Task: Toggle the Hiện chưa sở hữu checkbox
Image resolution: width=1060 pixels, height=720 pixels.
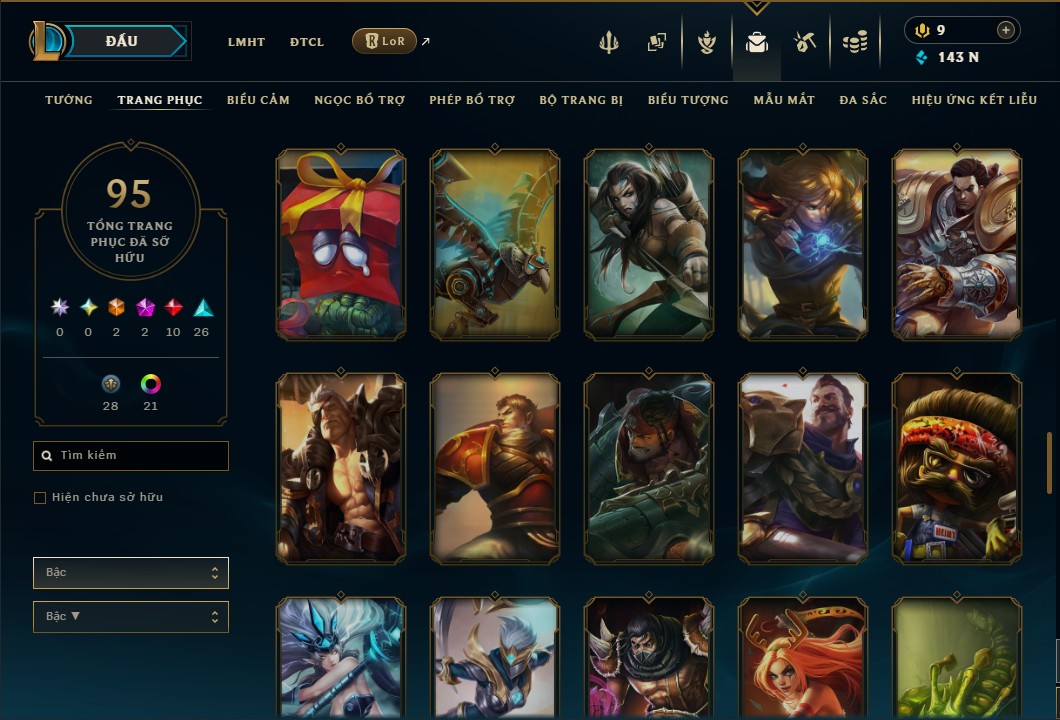Action: point(40,498)
